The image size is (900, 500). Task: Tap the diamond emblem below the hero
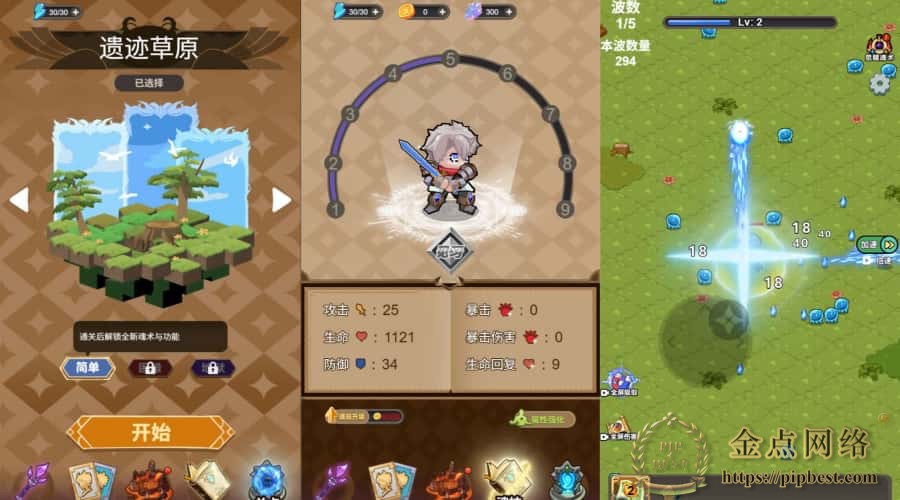(450, 250)
